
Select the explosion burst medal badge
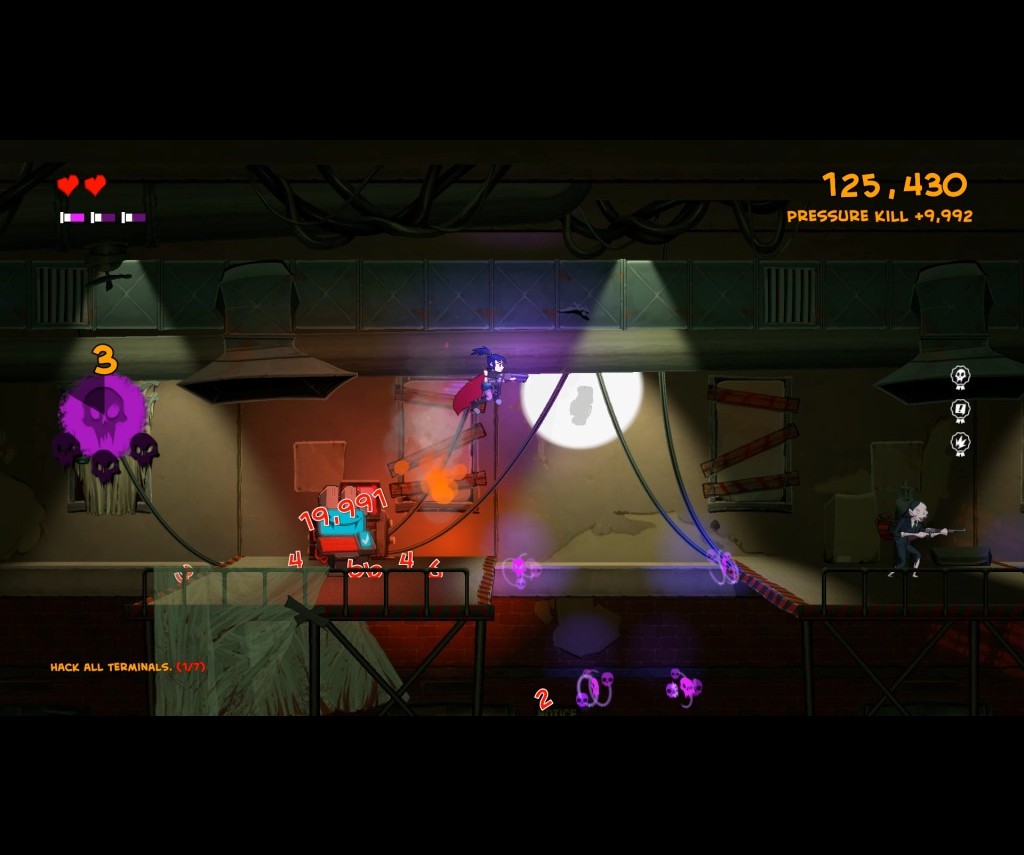click(960, 443)
